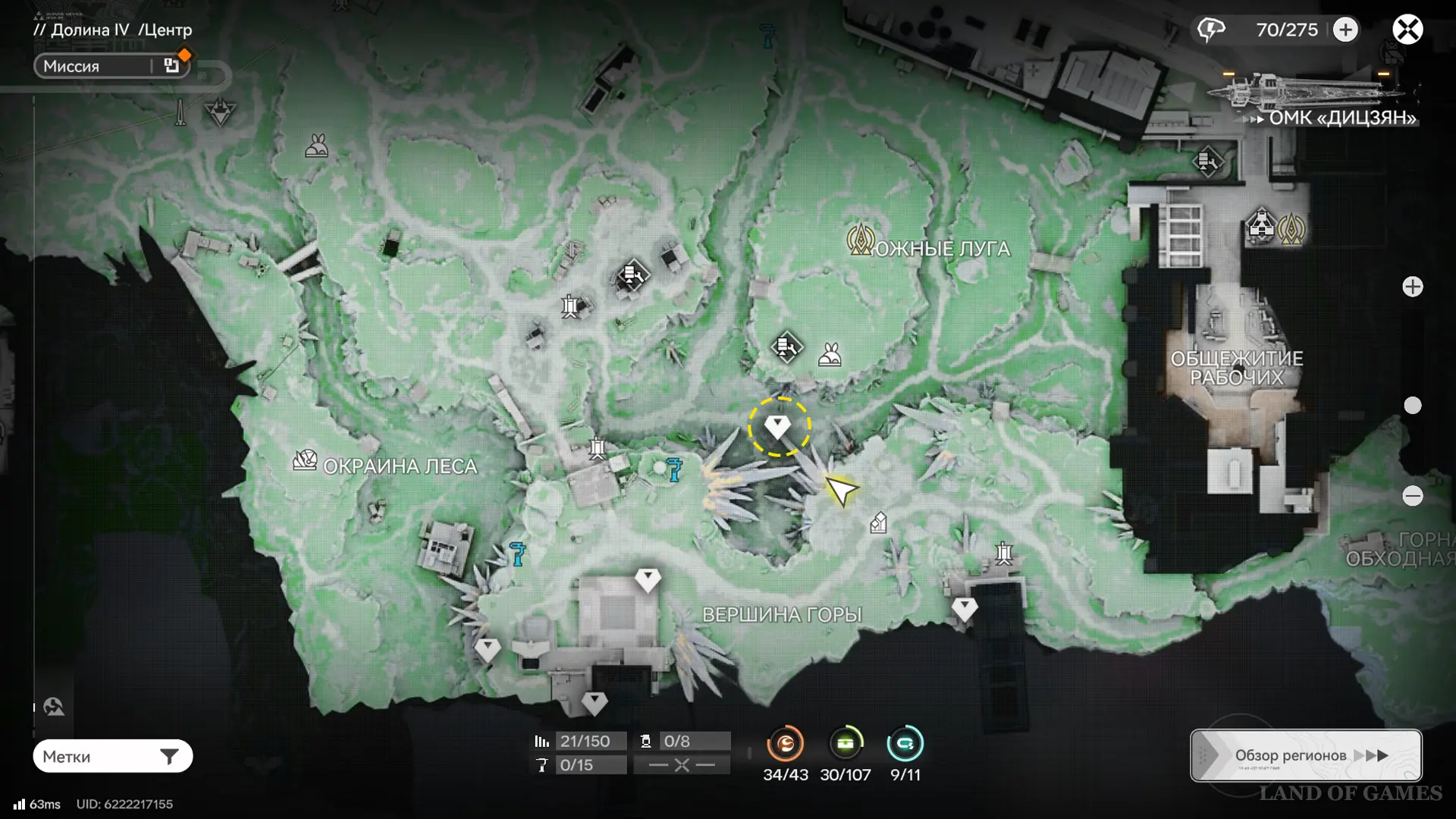
Task: Close the map with the X button
Action: (1407, 30)
